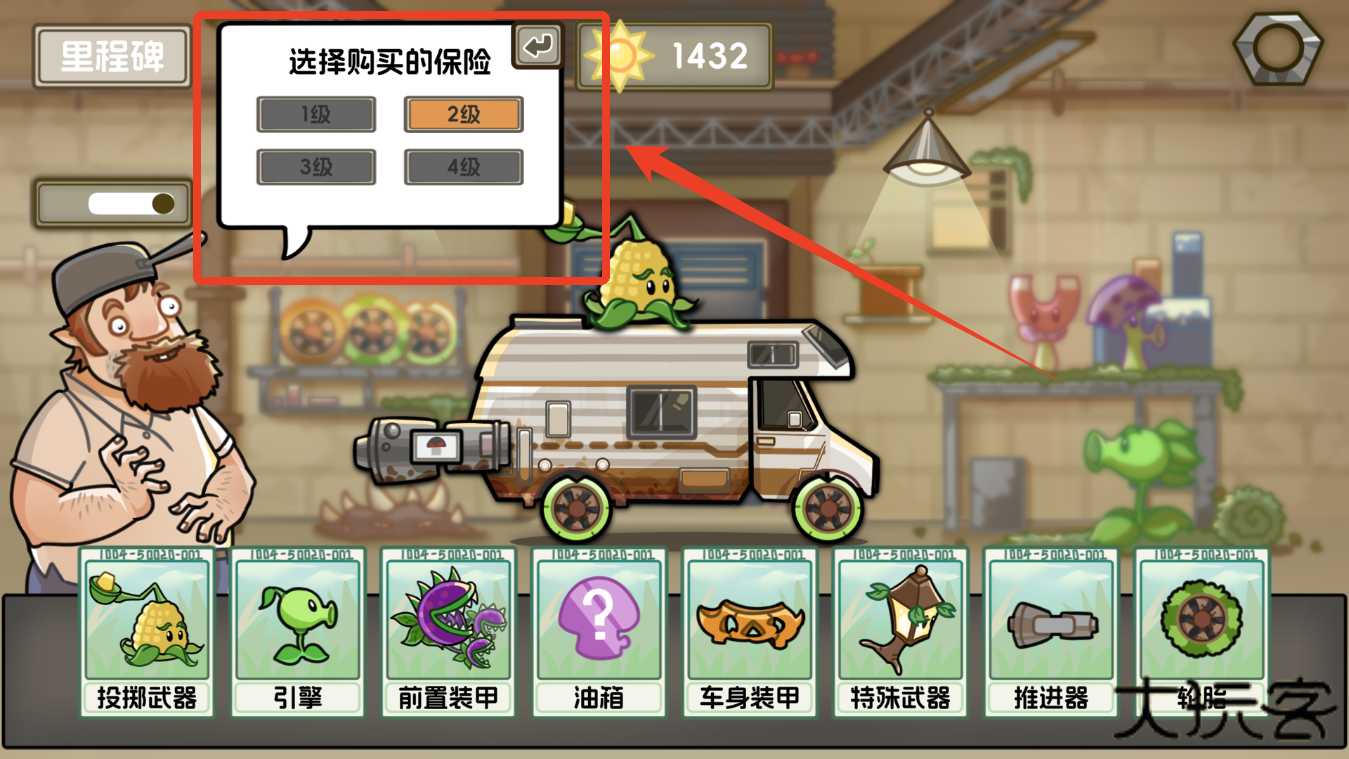This screenshot has height=759, width=1349.
Task: Select insurance level 4级
Action: pos(462,166)
